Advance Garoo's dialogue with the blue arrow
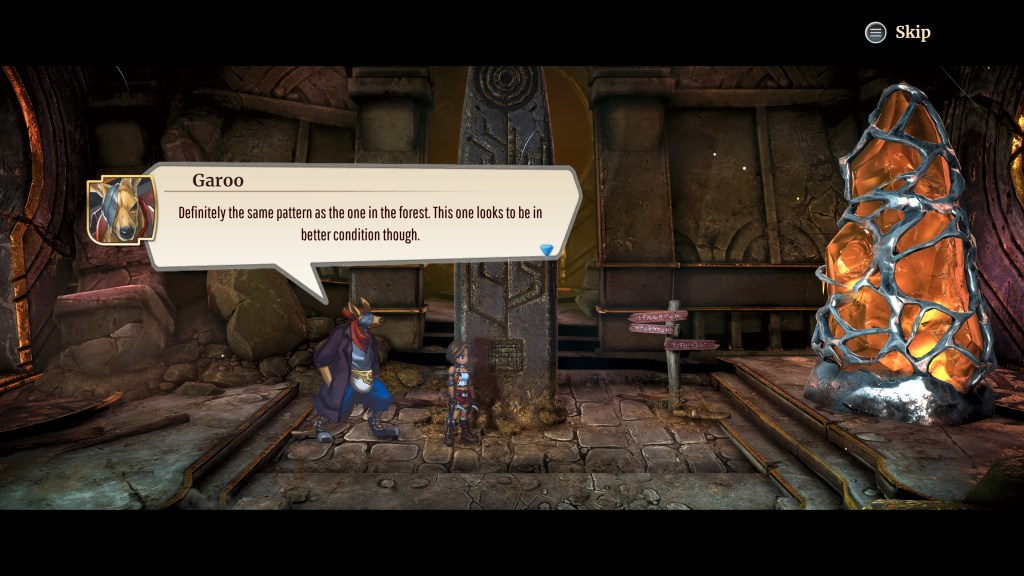The image size is (1024, 576). coord(547,249)
